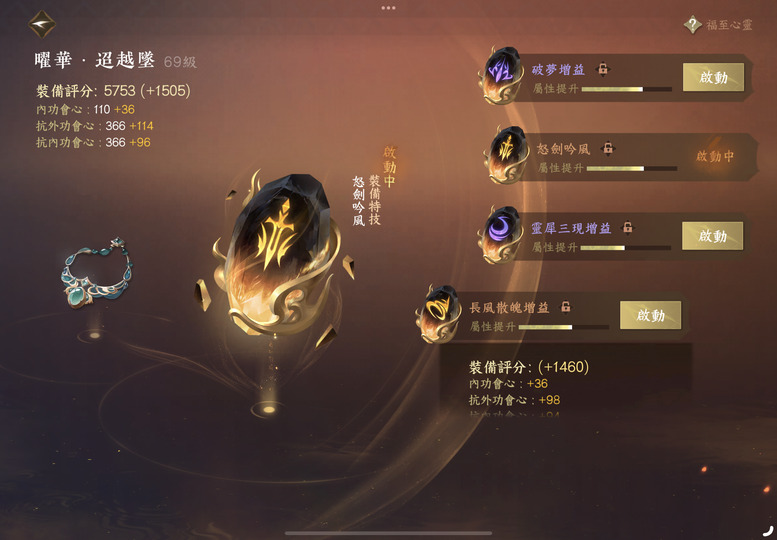The height and width of the screenshot is (540, 777).
Task: Select the 破夢增益 purple rune gem icon
Action: pos(501,76)
